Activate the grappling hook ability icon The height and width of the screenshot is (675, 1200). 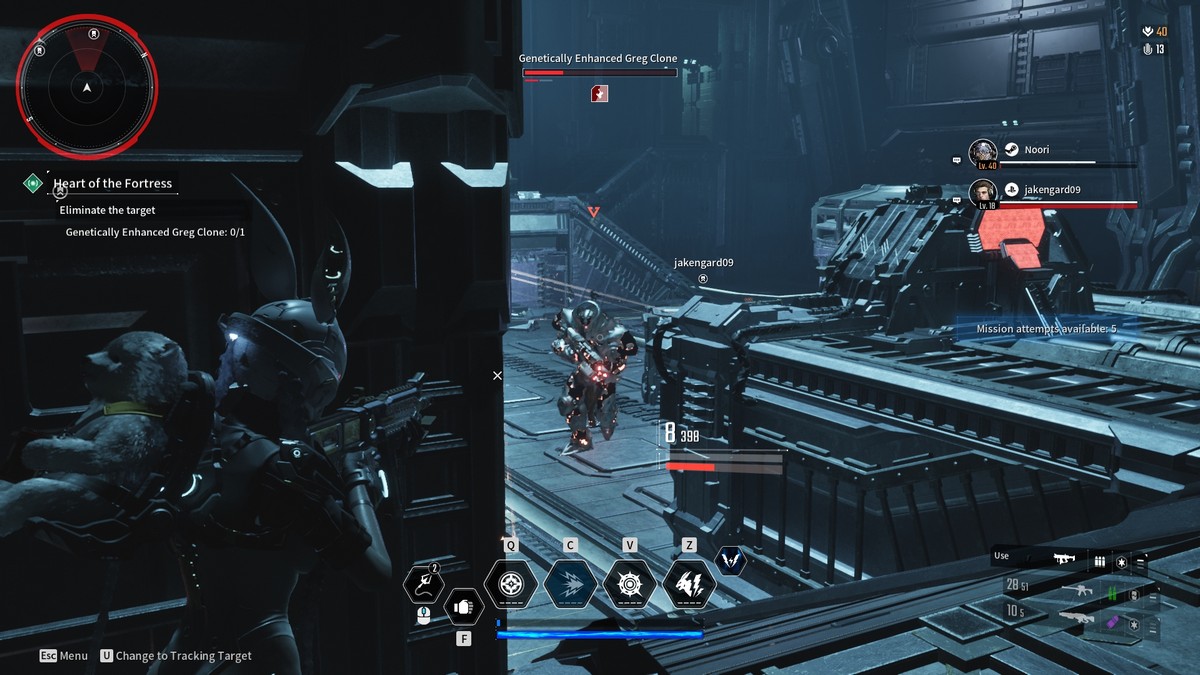[x=424, y=583]
